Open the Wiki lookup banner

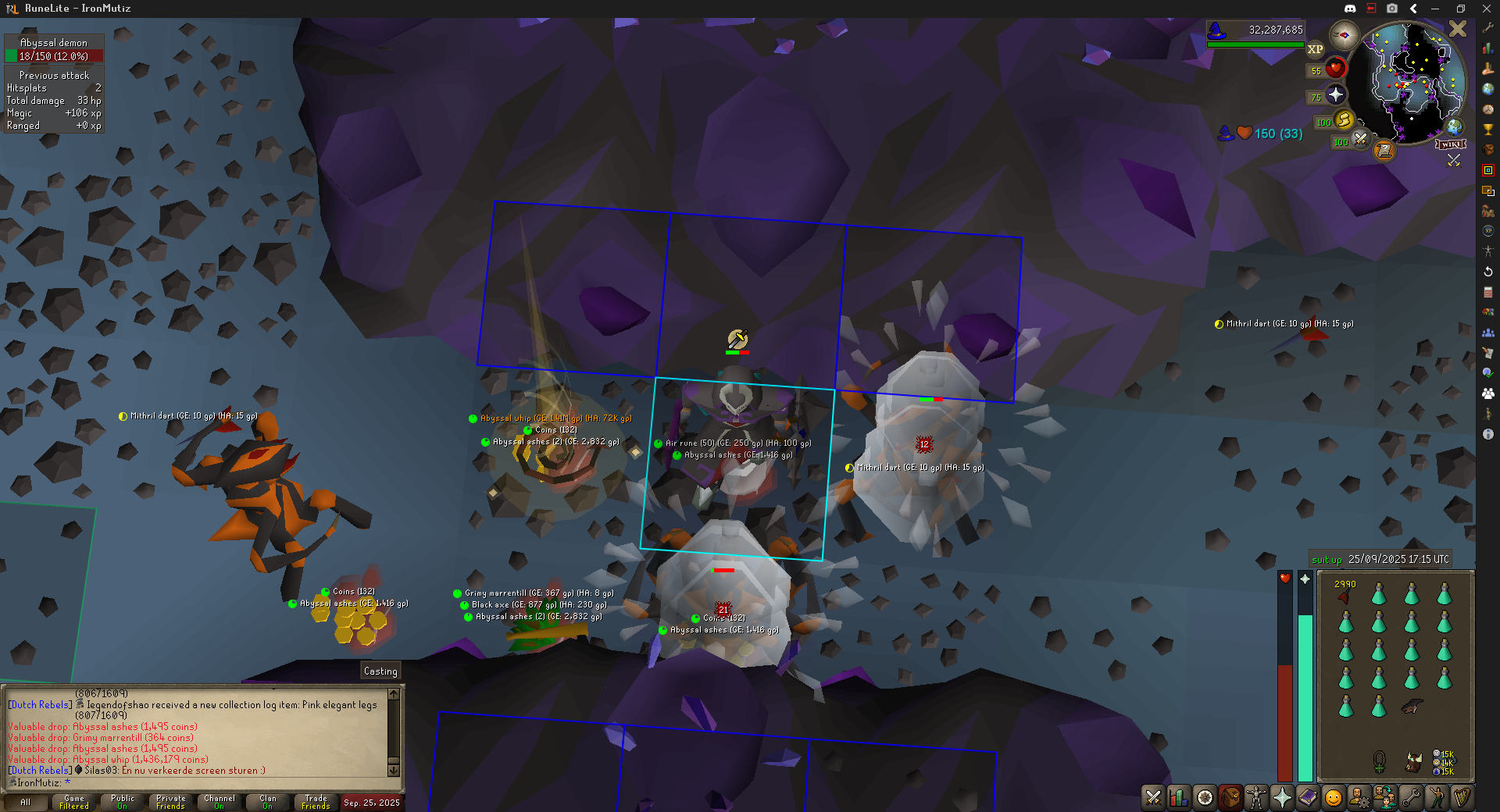coord(1451,144)
